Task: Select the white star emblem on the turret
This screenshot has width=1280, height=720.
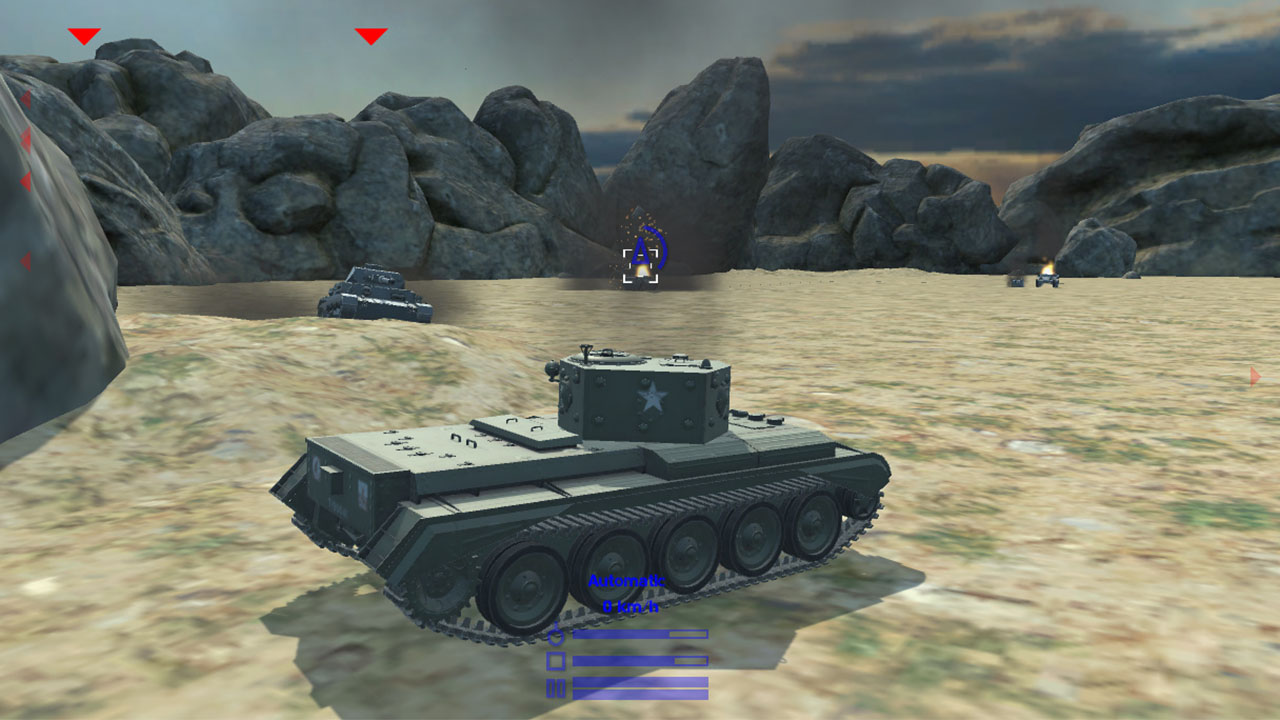Action: pyautogui.click(x=650, y=398)
